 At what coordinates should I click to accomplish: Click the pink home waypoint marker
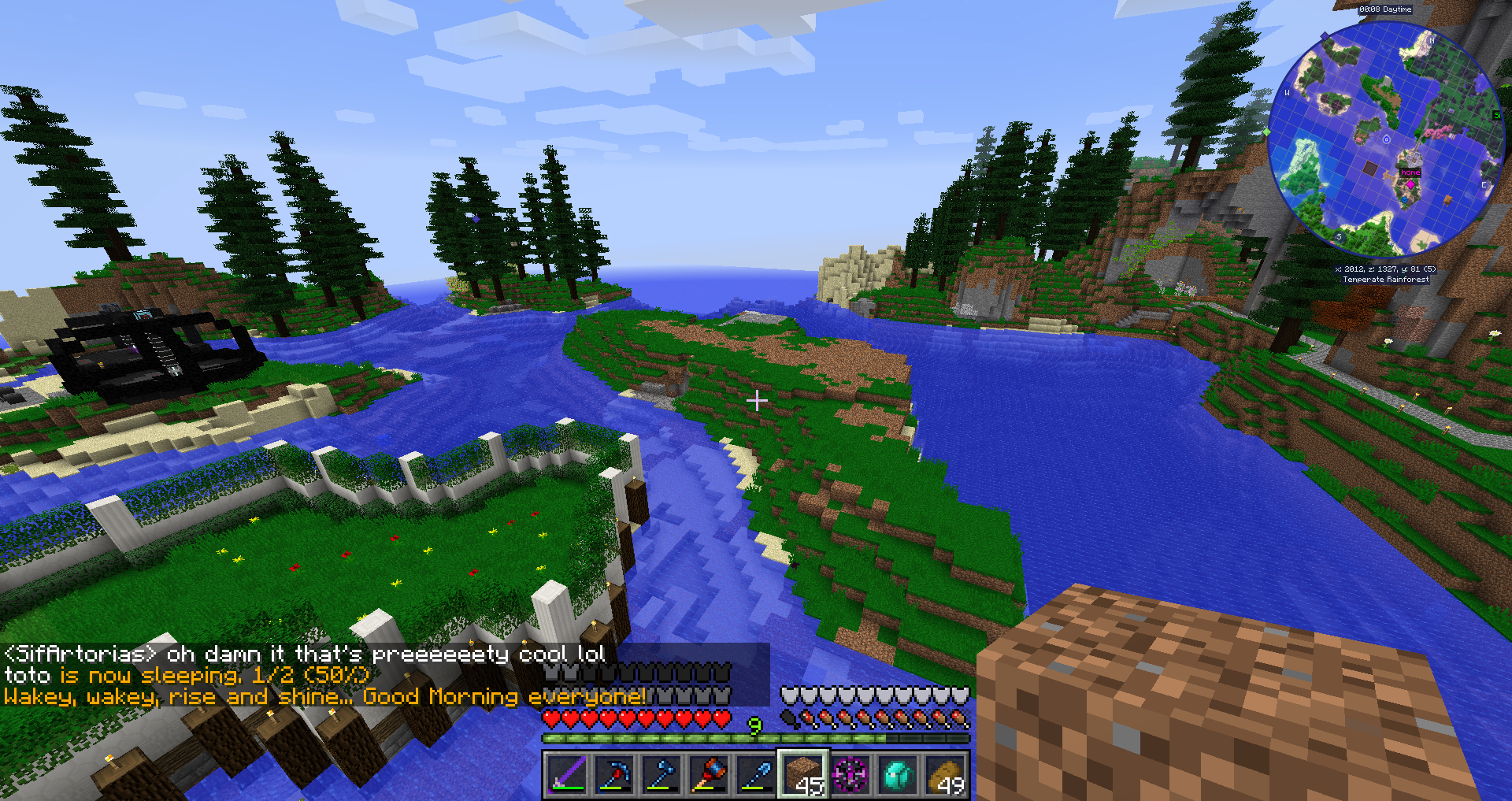point(1410,184)
